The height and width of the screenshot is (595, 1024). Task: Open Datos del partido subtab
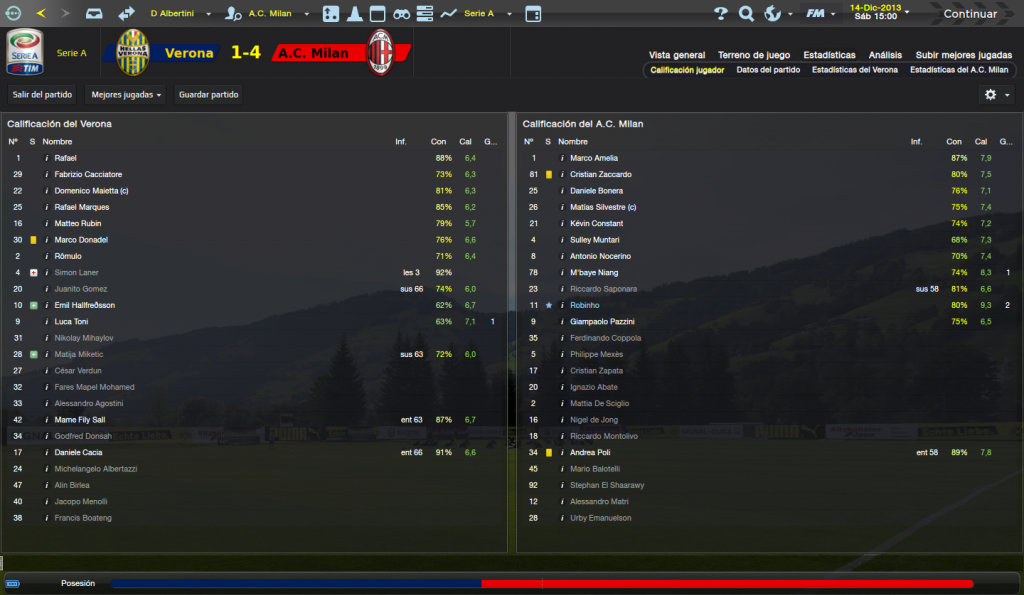[768, 70]
